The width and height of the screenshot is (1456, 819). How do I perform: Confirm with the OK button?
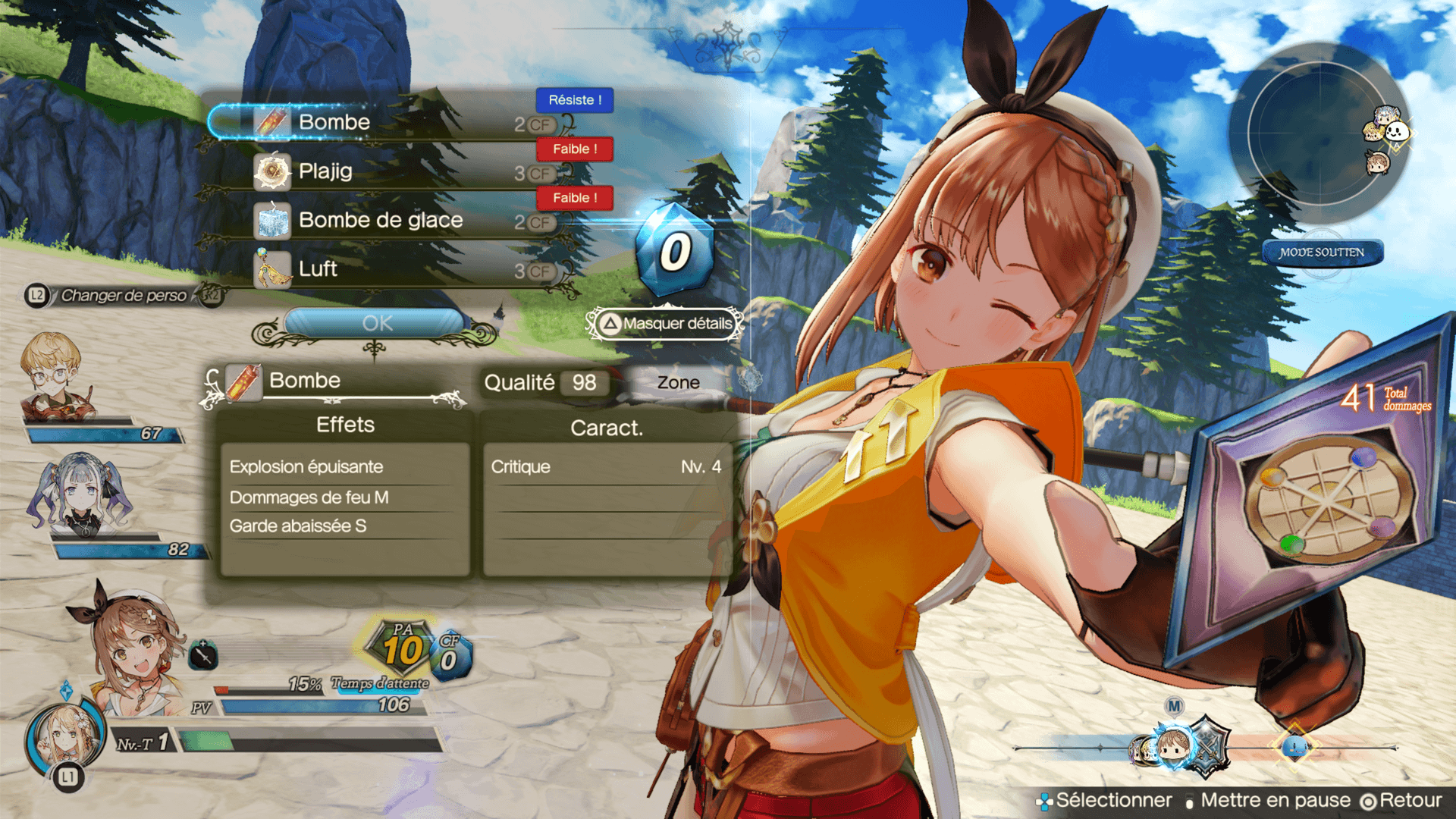(376, 324)
